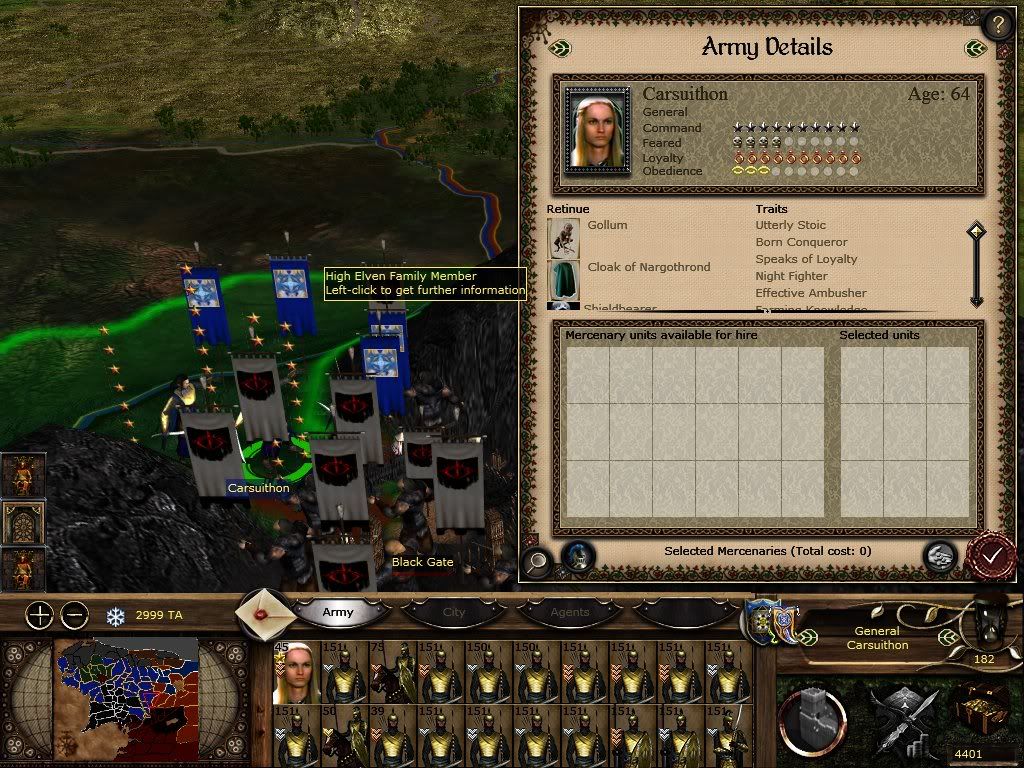Close Army Details with the checkmark seal
The width and height of the screenshot is (1024, 768).
point(991,558)
